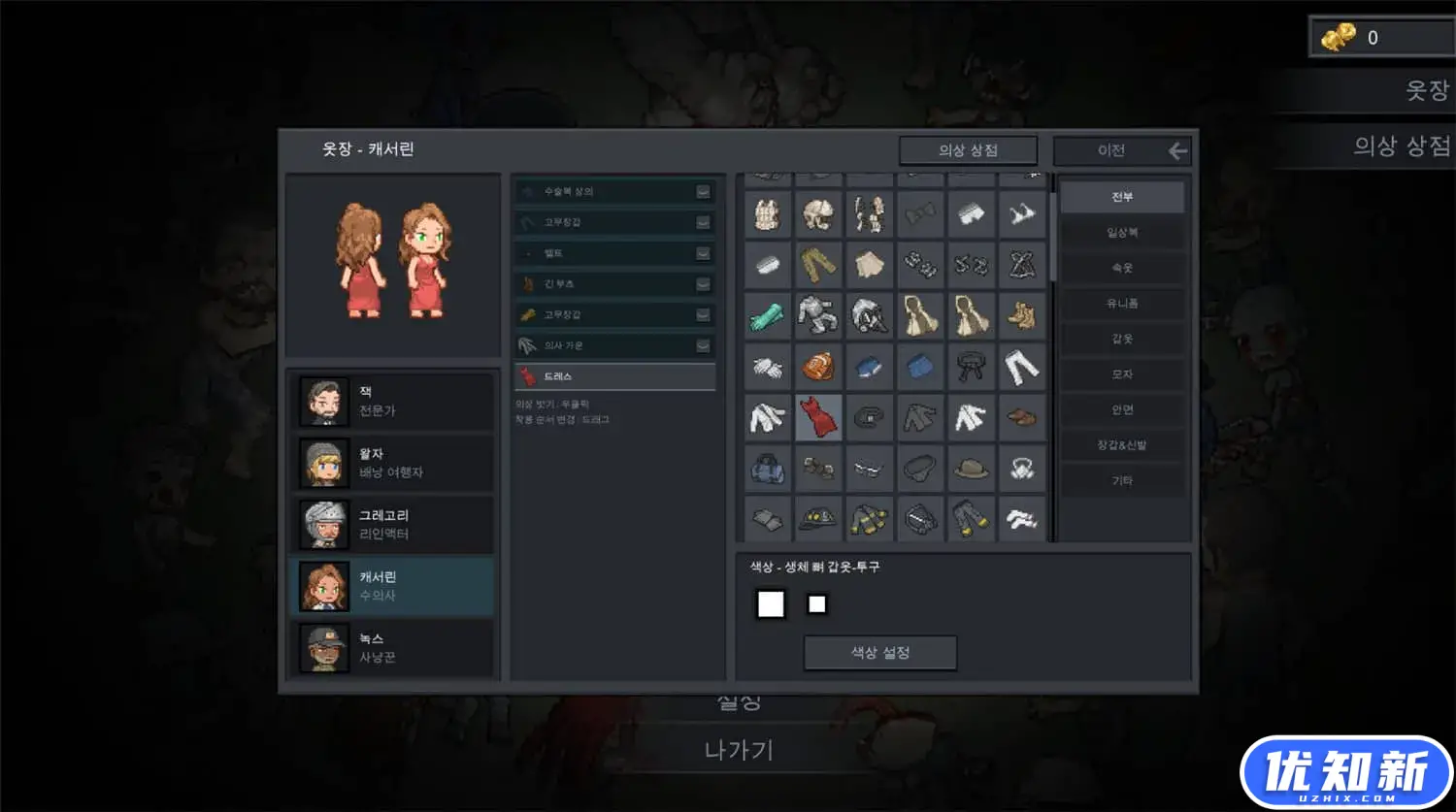
Task: Click the 색상 설정 color setting button
Action: coord(880,653)
